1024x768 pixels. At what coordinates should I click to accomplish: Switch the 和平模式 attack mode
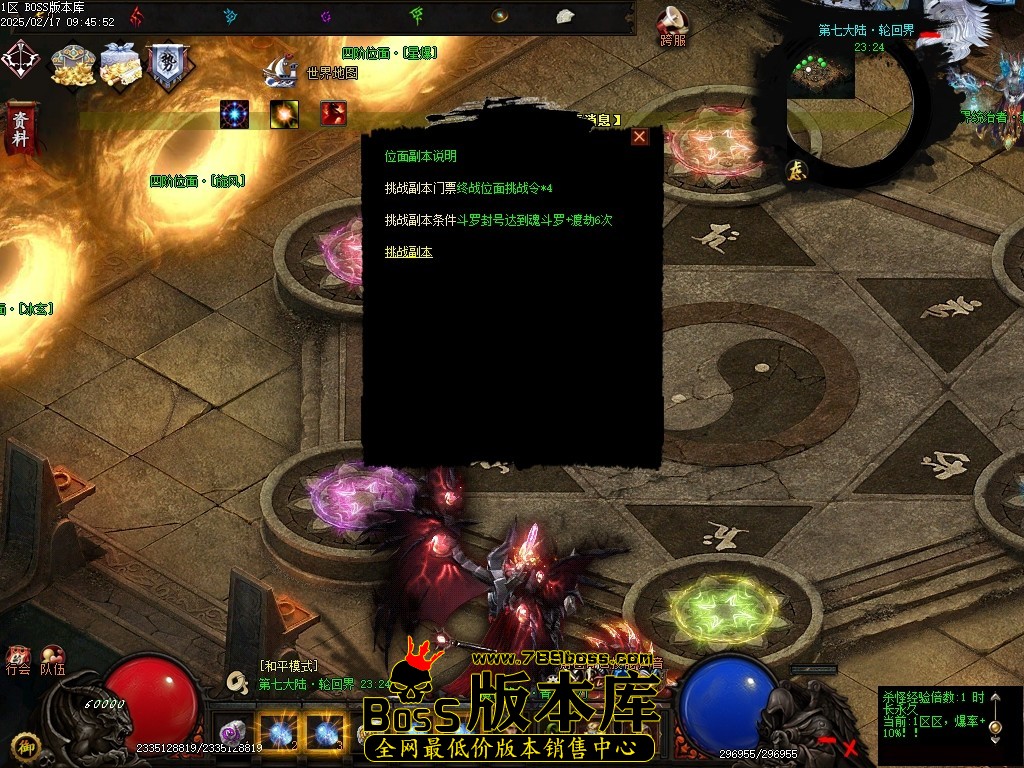pyautogui.click(x=288, y=666)
